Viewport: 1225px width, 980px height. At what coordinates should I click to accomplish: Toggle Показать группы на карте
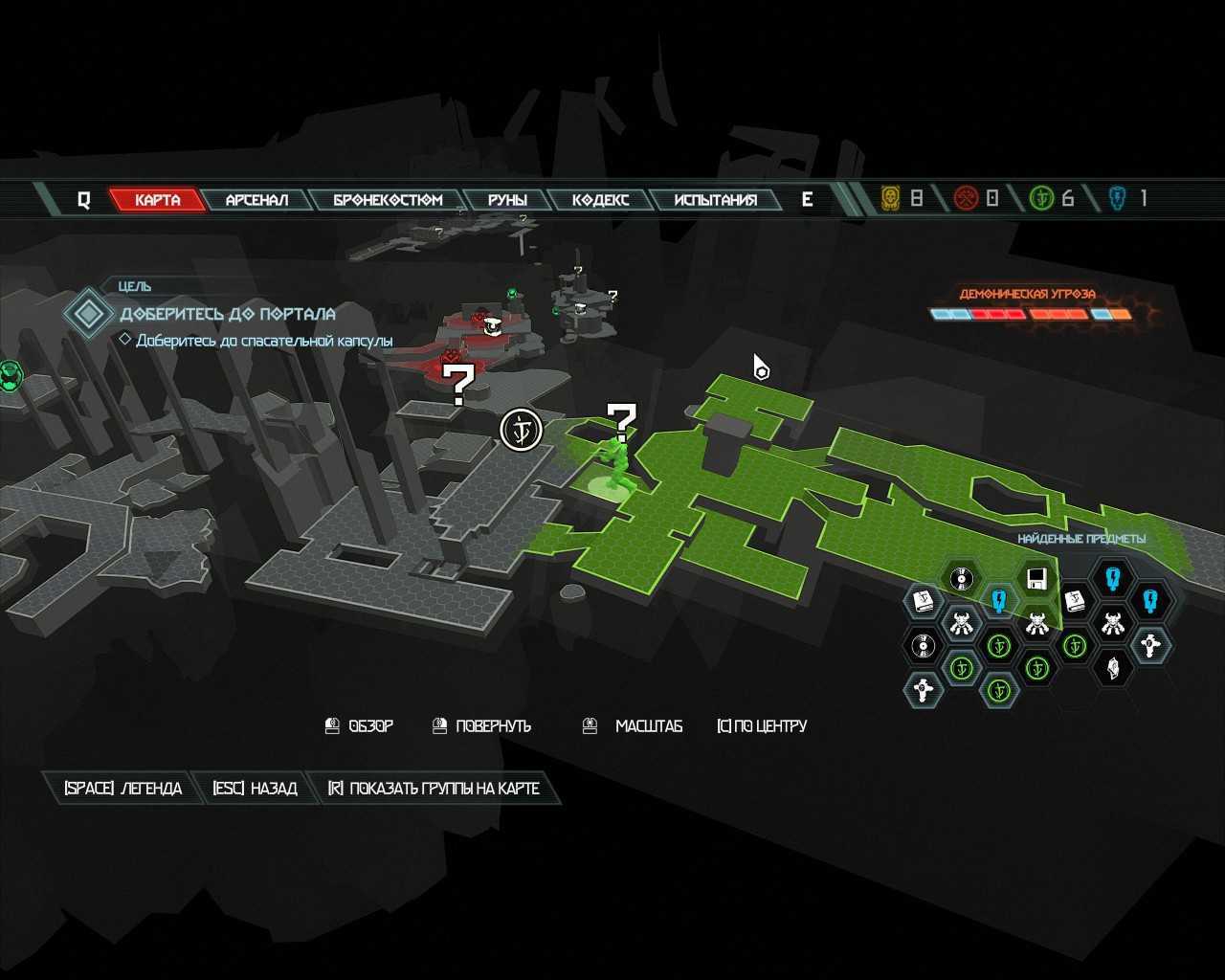434,789
